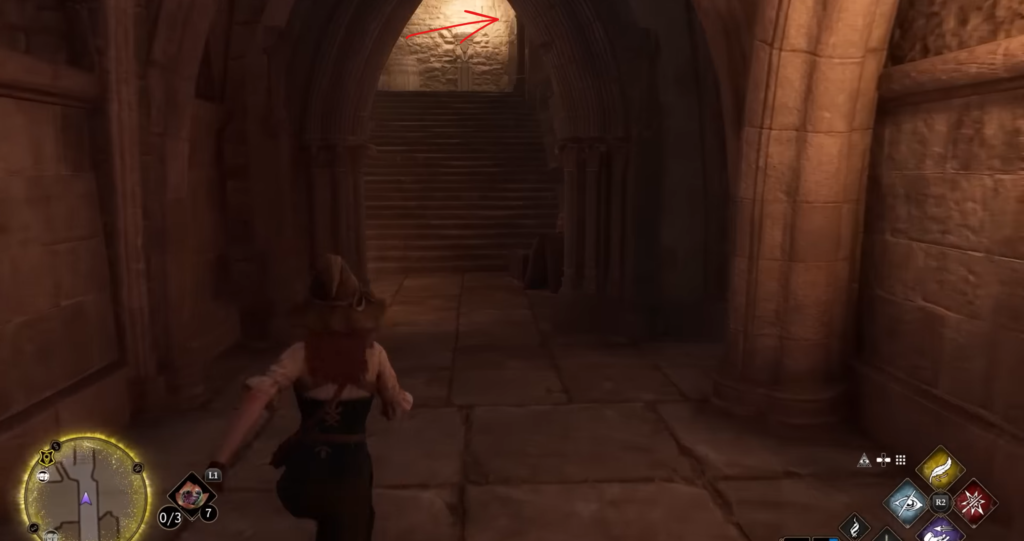Open the dotted grid spell set indicator

coord(900,460)
